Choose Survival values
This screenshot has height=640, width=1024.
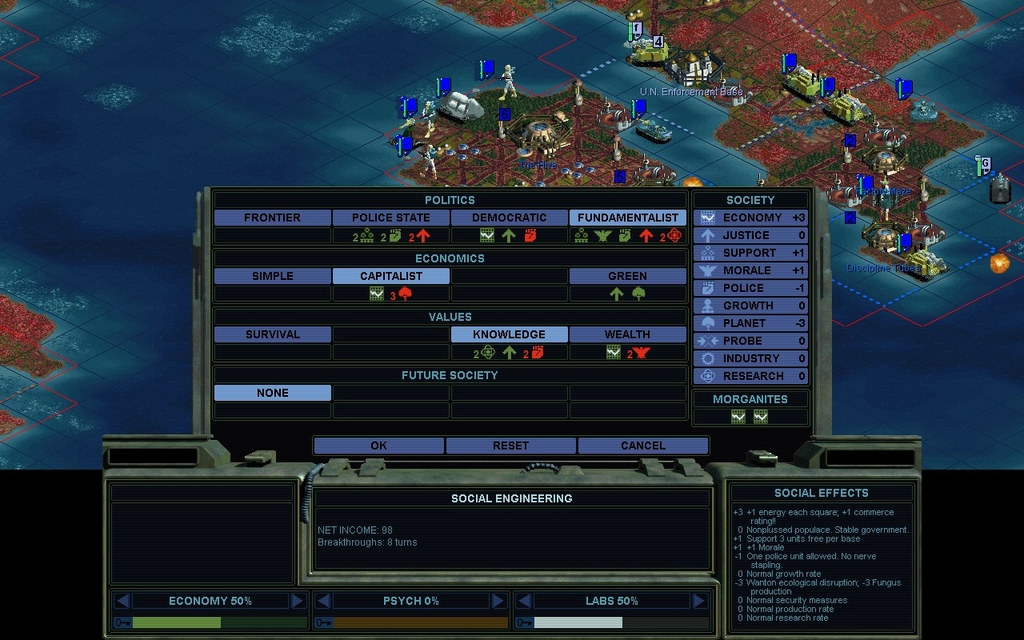[272, 335]
